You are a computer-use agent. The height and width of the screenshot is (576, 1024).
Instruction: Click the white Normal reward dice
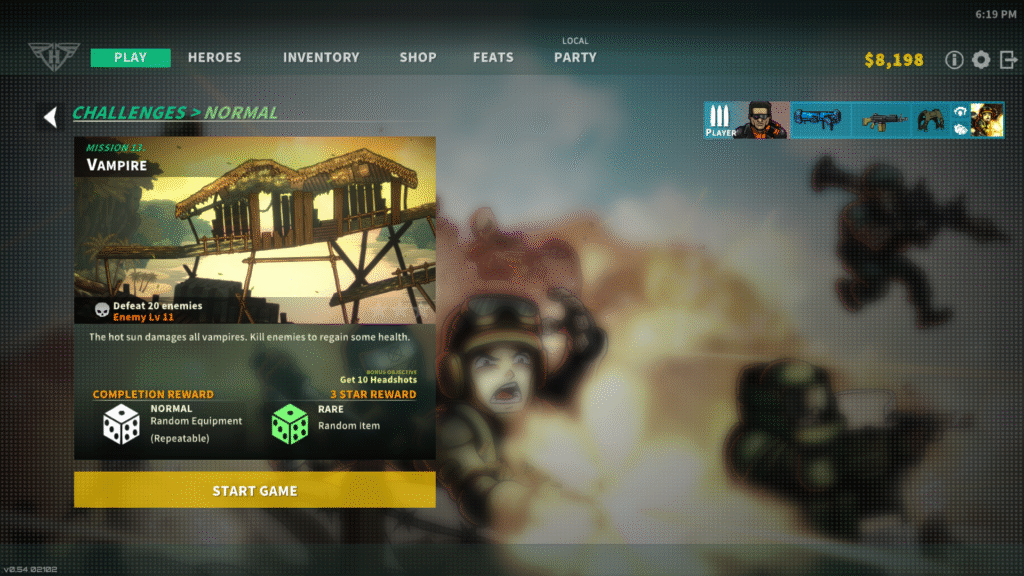tap(122, 424)
